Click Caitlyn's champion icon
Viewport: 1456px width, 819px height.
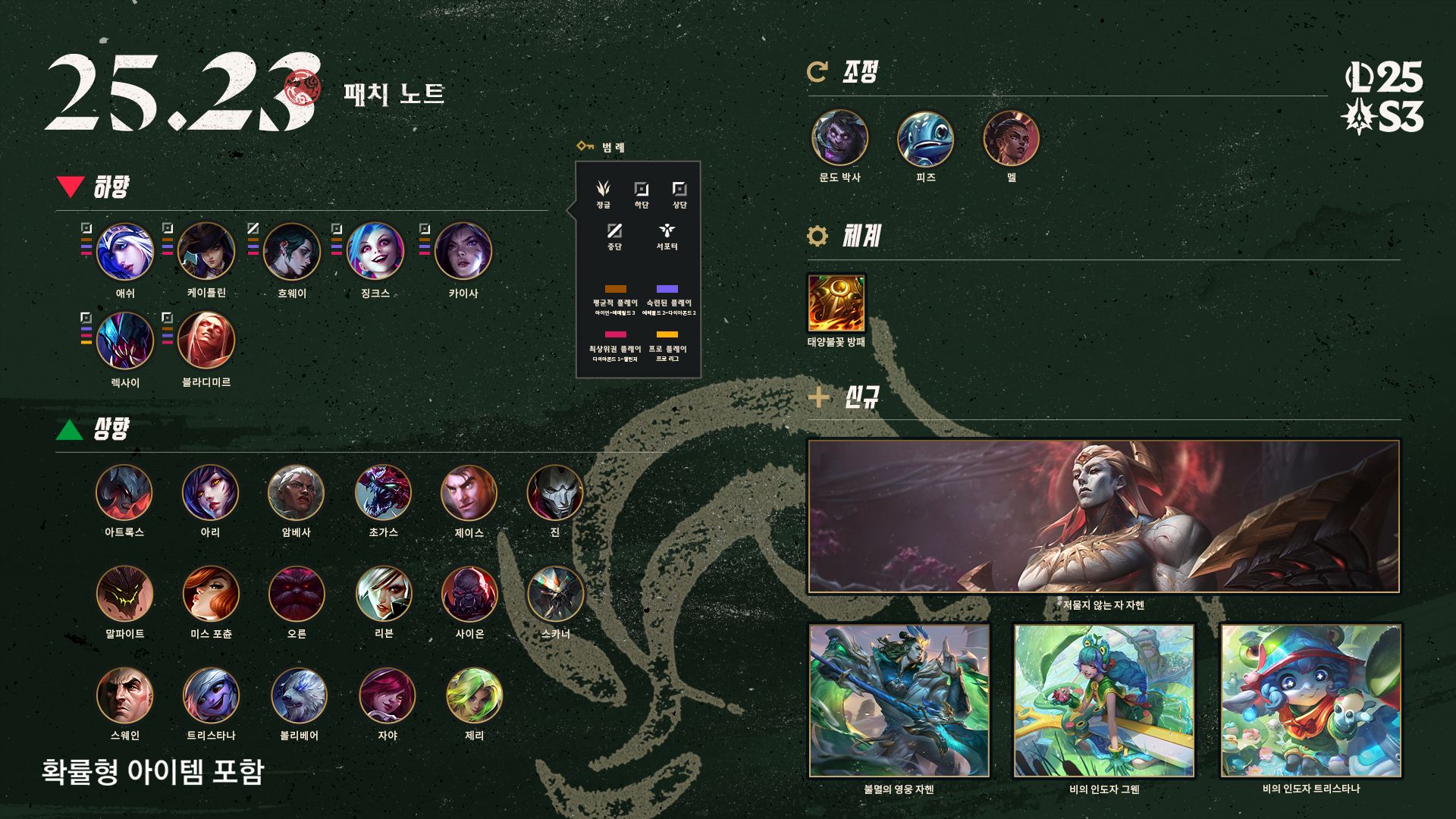(206, 252)
